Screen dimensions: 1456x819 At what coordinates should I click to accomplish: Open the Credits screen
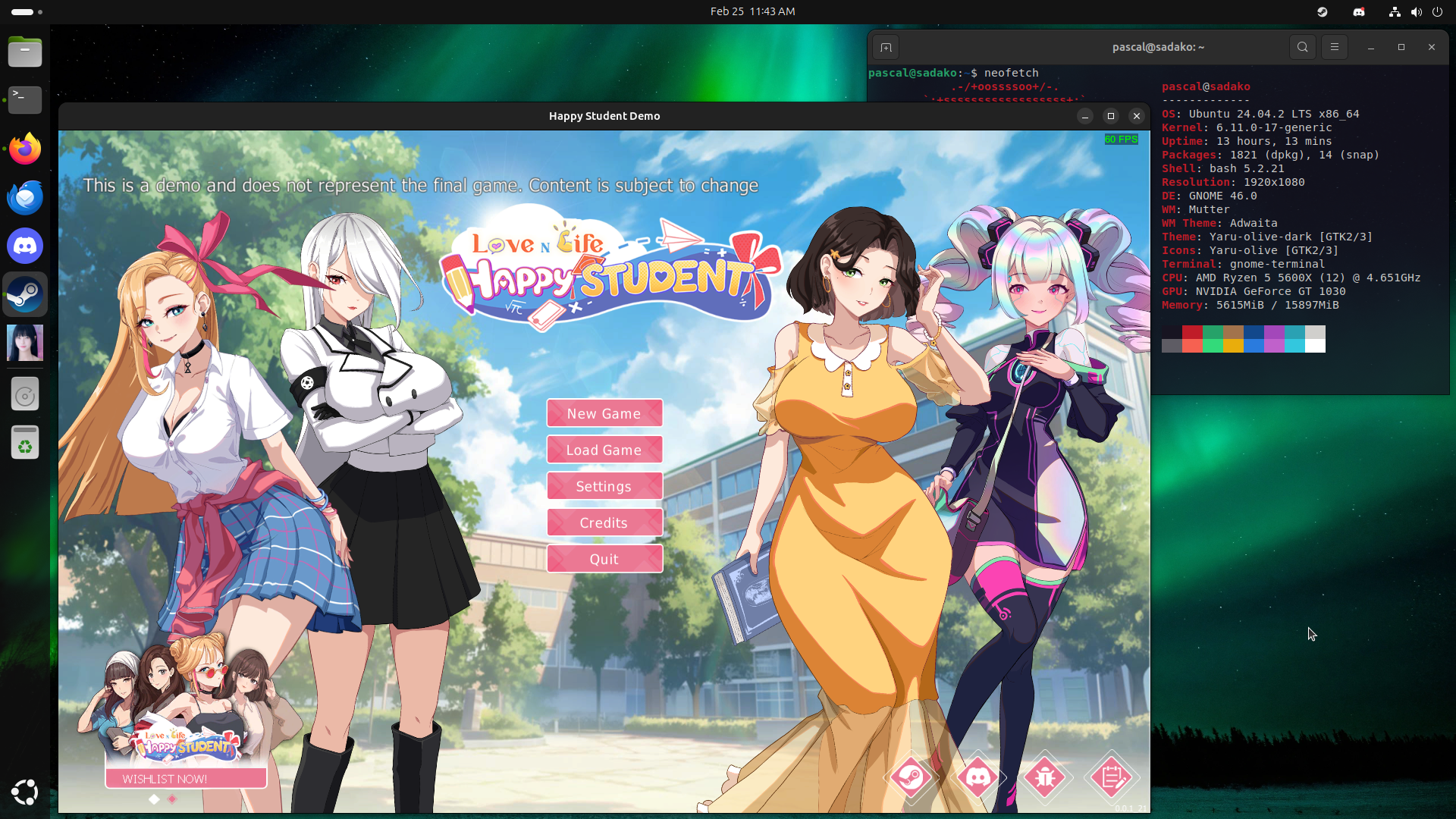point(604,522)
